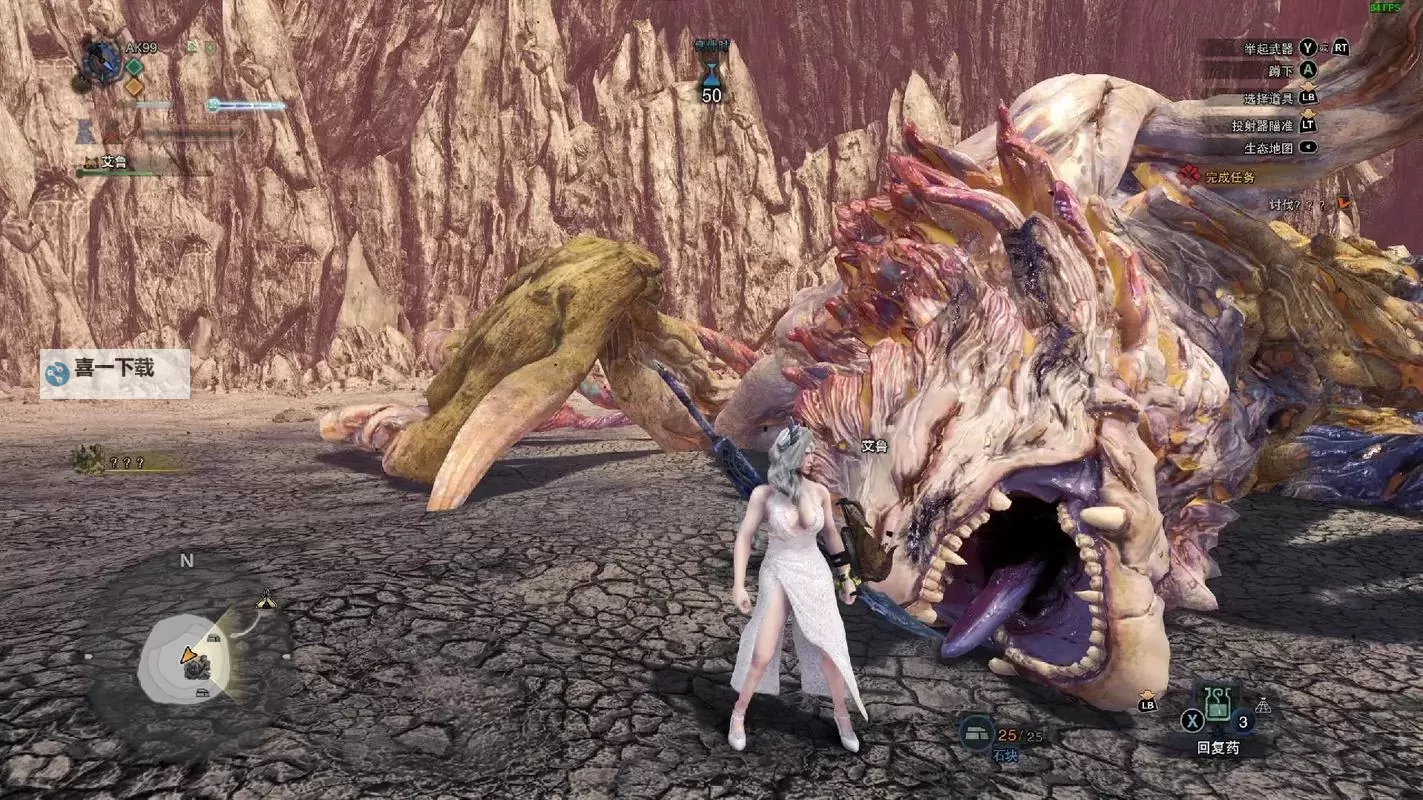Screen dimensions: 1423x800
Task: Click the AK99 player weapon emblem
Action: coord(102,59)
